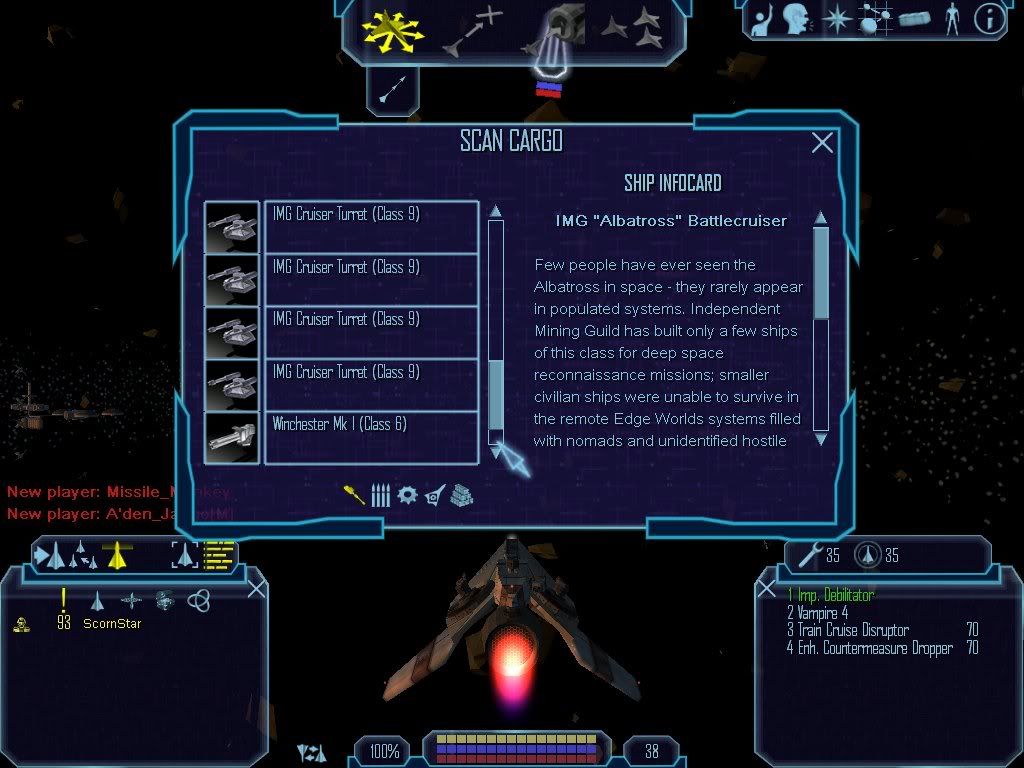Show the gear-shaped equipment filter
This screenshot has height=768, width=1024.
407,495
